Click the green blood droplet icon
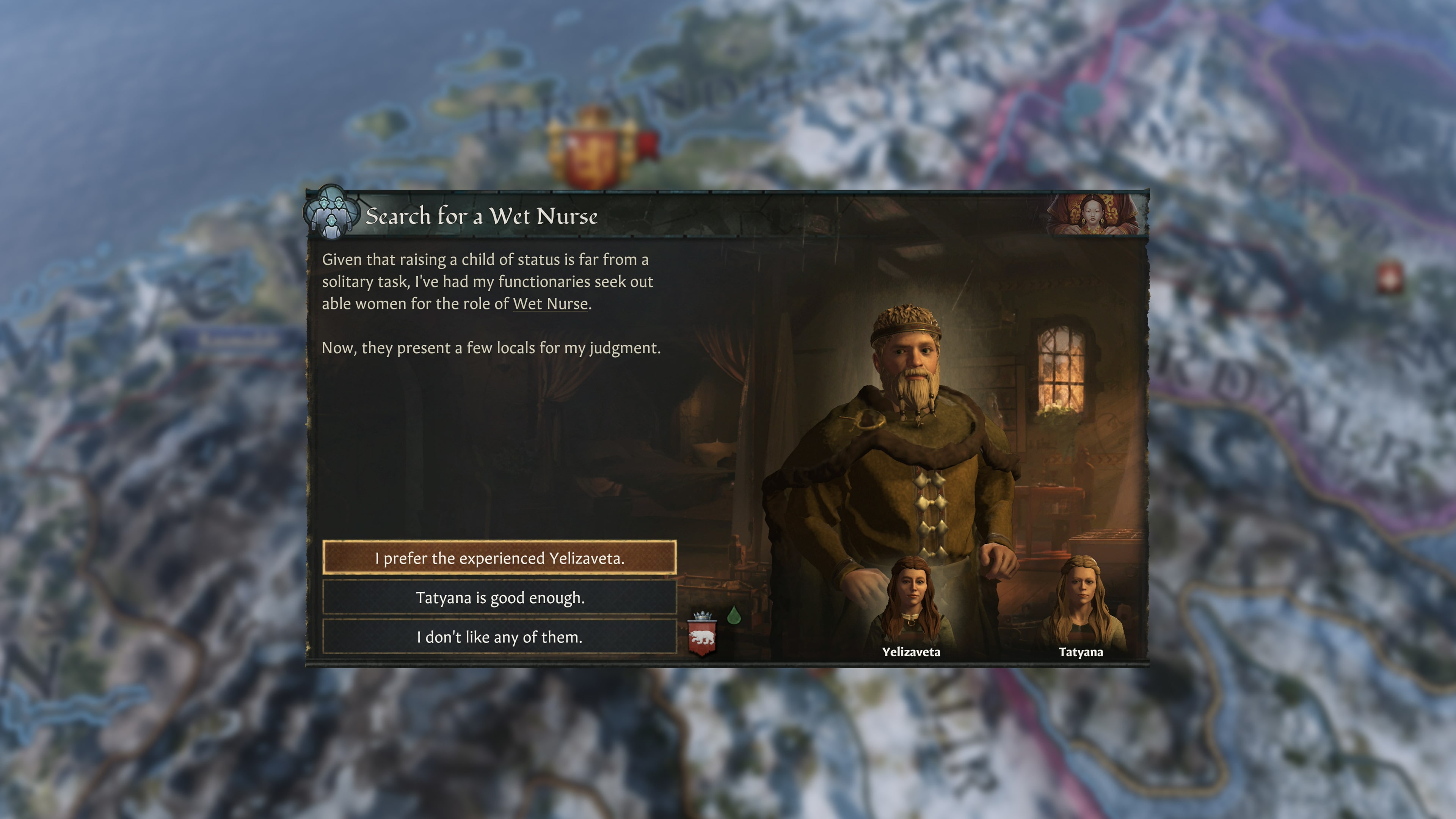The height and width of the screenshot is (819, 1456). click(734, 615)
